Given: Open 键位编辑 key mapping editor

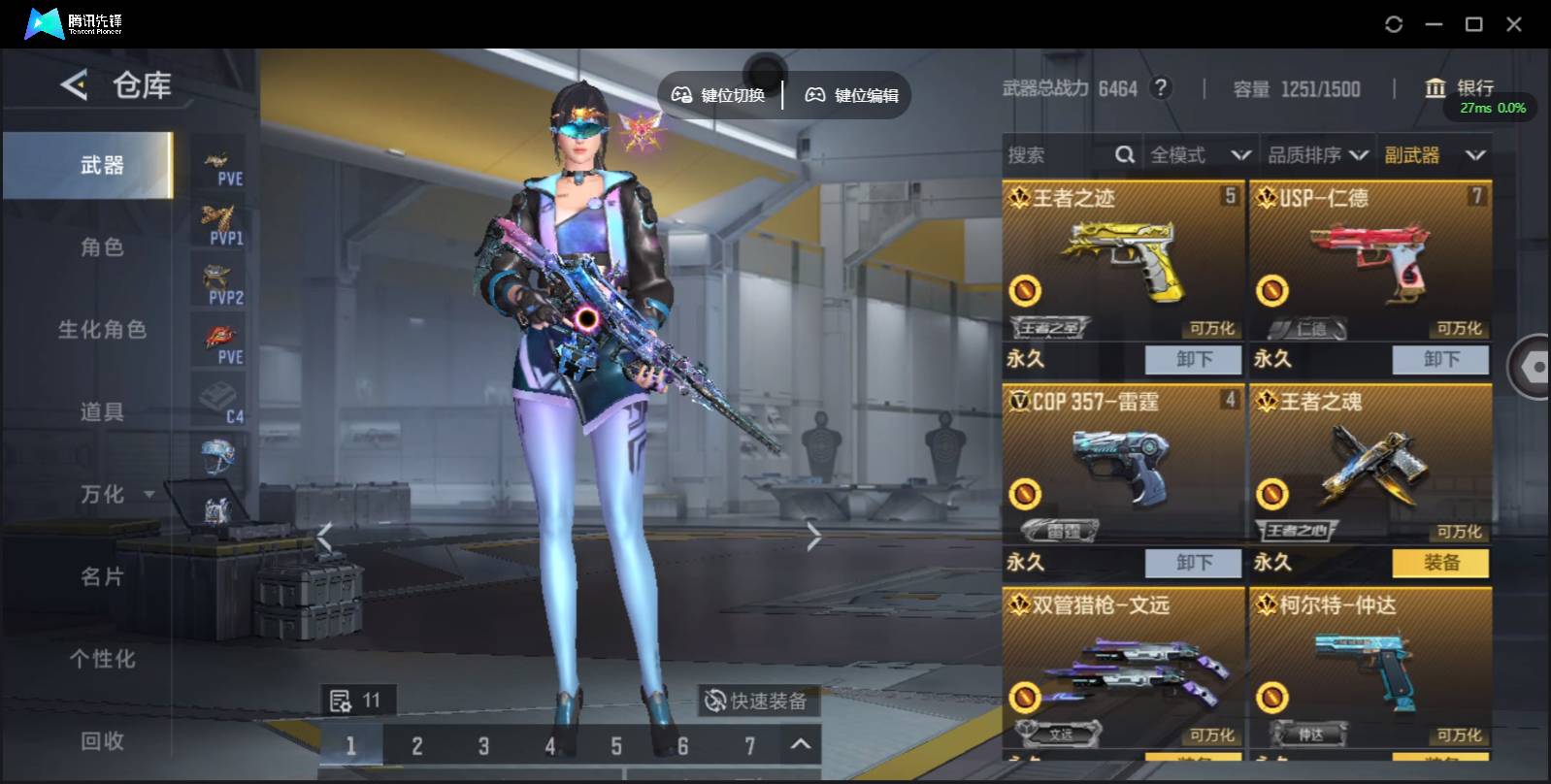Looking at the screenshot, I should [x=852, y=95].
